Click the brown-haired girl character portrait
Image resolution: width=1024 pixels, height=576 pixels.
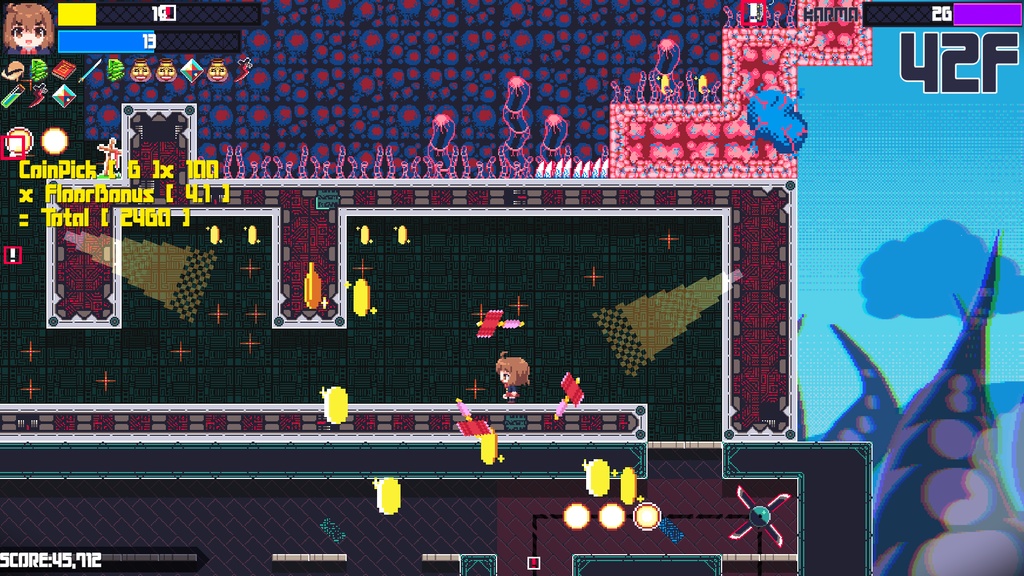pos(27,27)
